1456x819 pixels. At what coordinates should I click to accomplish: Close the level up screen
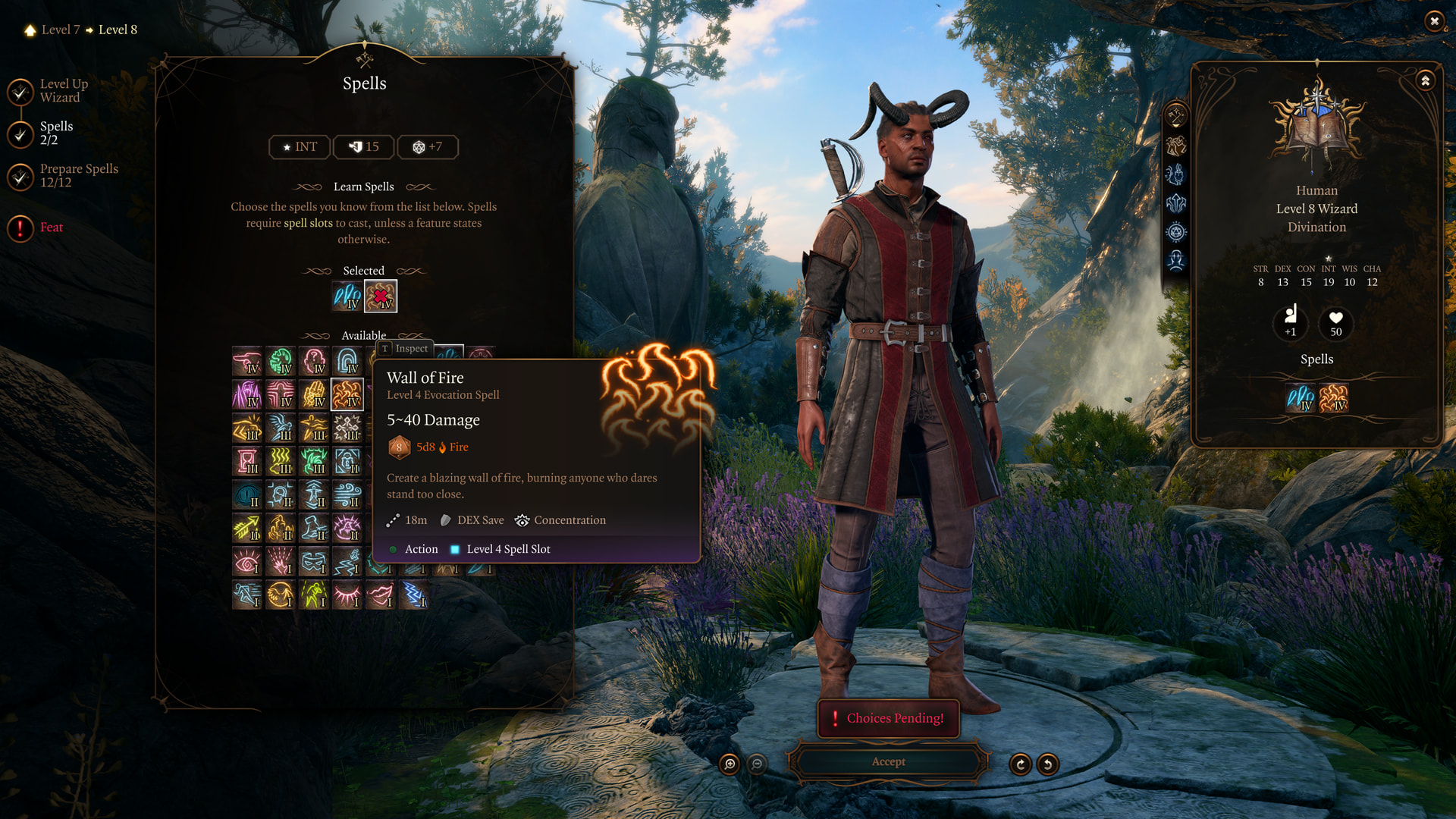[1433, 21]
